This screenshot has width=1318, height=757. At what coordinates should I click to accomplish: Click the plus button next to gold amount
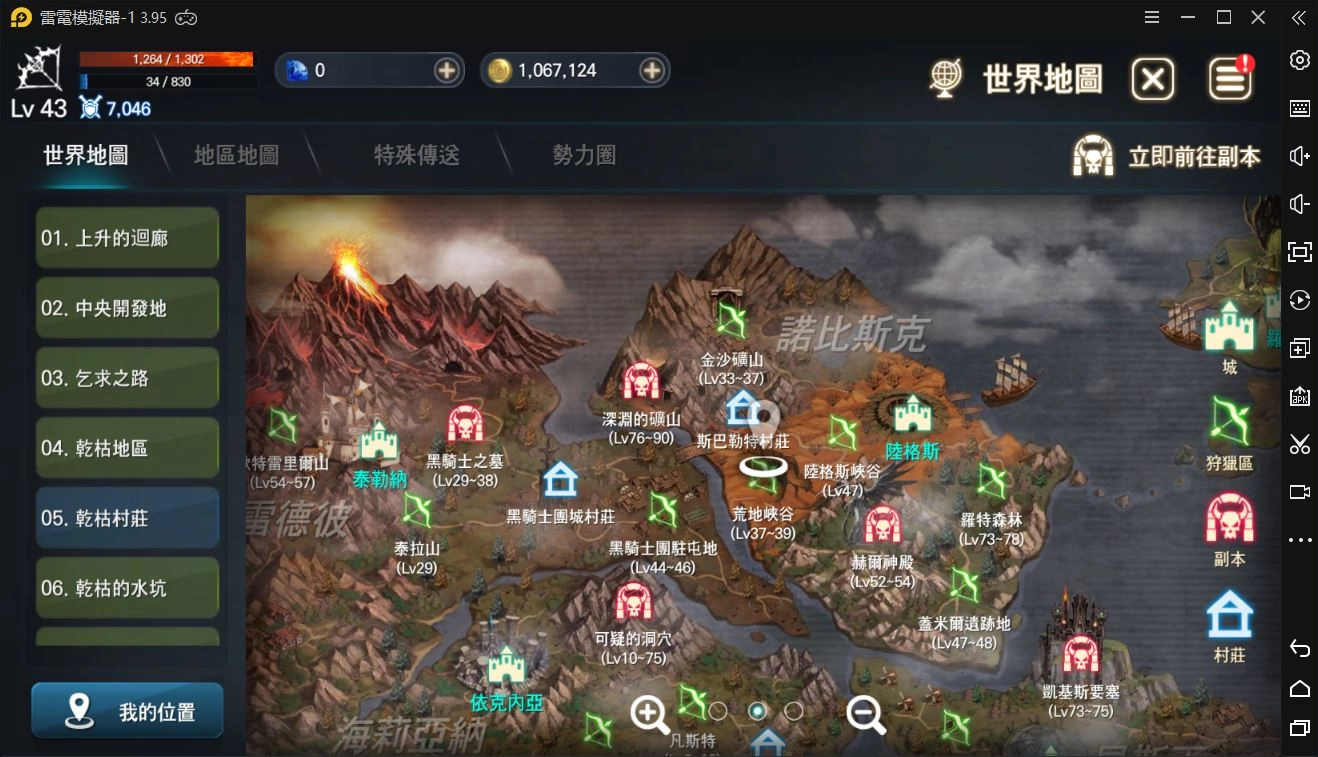pos(652,70)
